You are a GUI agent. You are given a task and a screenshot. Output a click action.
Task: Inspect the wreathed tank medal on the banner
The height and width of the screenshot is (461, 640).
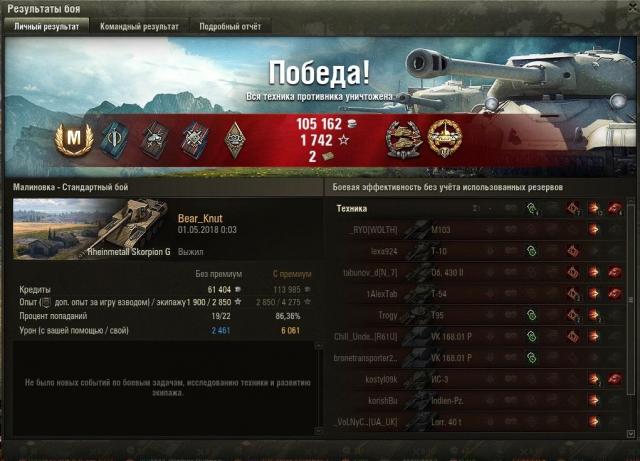pyautogui.click(x=402, y=137)
